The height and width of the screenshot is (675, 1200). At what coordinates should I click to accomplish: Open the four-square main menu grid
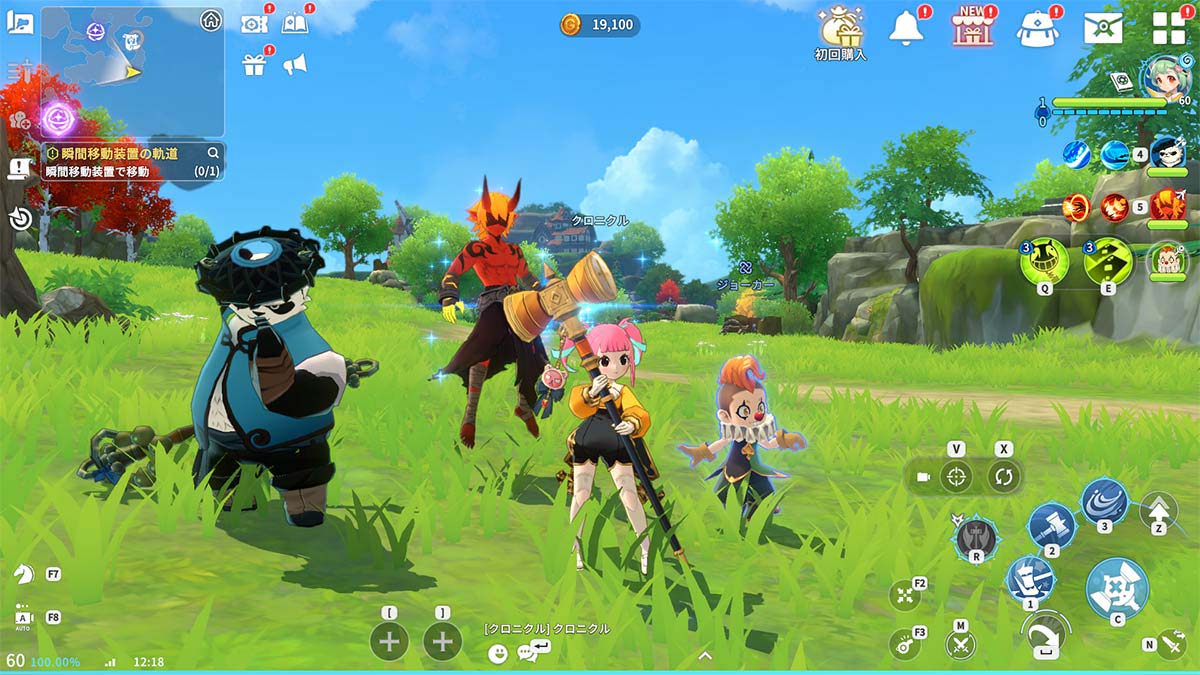pyautogui.click(x=1168, y=28)
